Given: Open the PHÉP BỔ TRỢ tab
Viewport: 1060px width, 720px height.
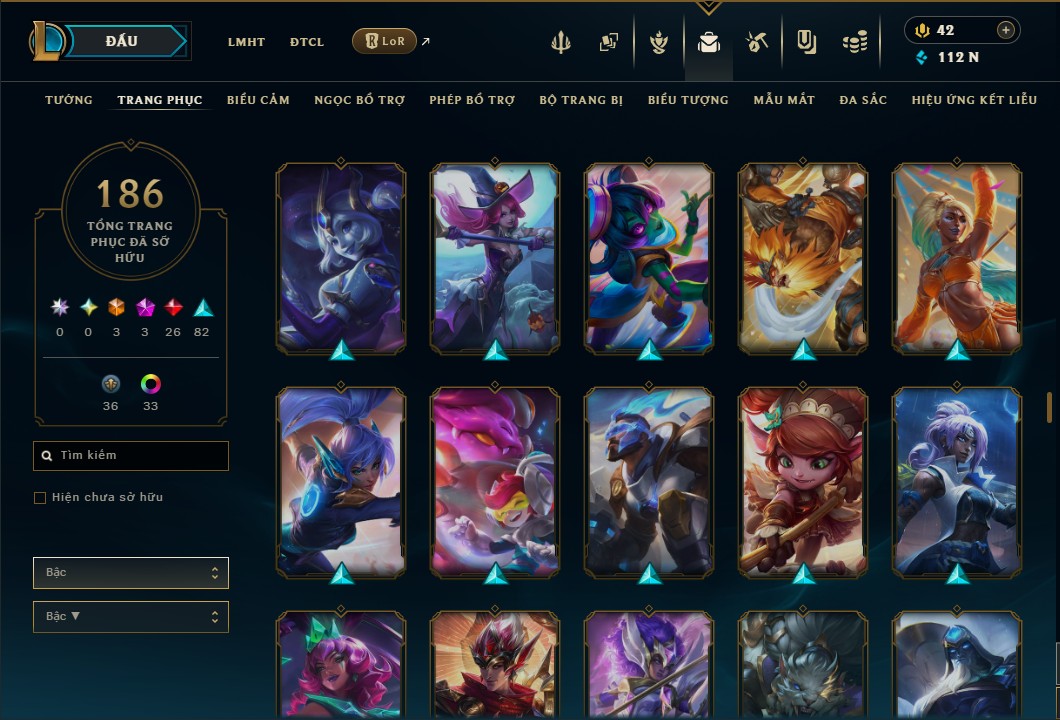Looking at the screenshot, I should click(x=472, y=100).
